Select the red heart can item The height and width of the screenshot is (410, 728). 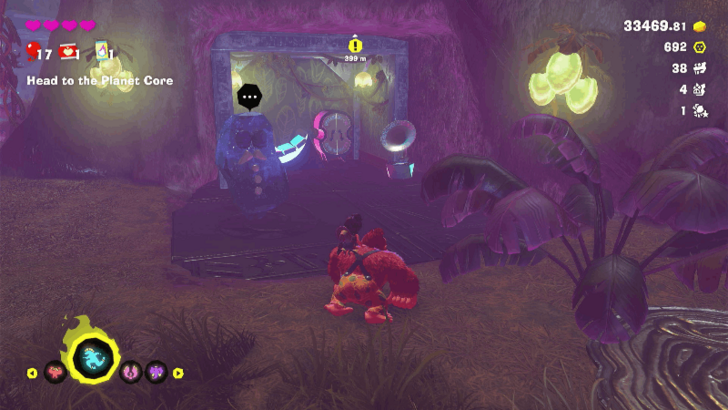[x=69, y=52]
